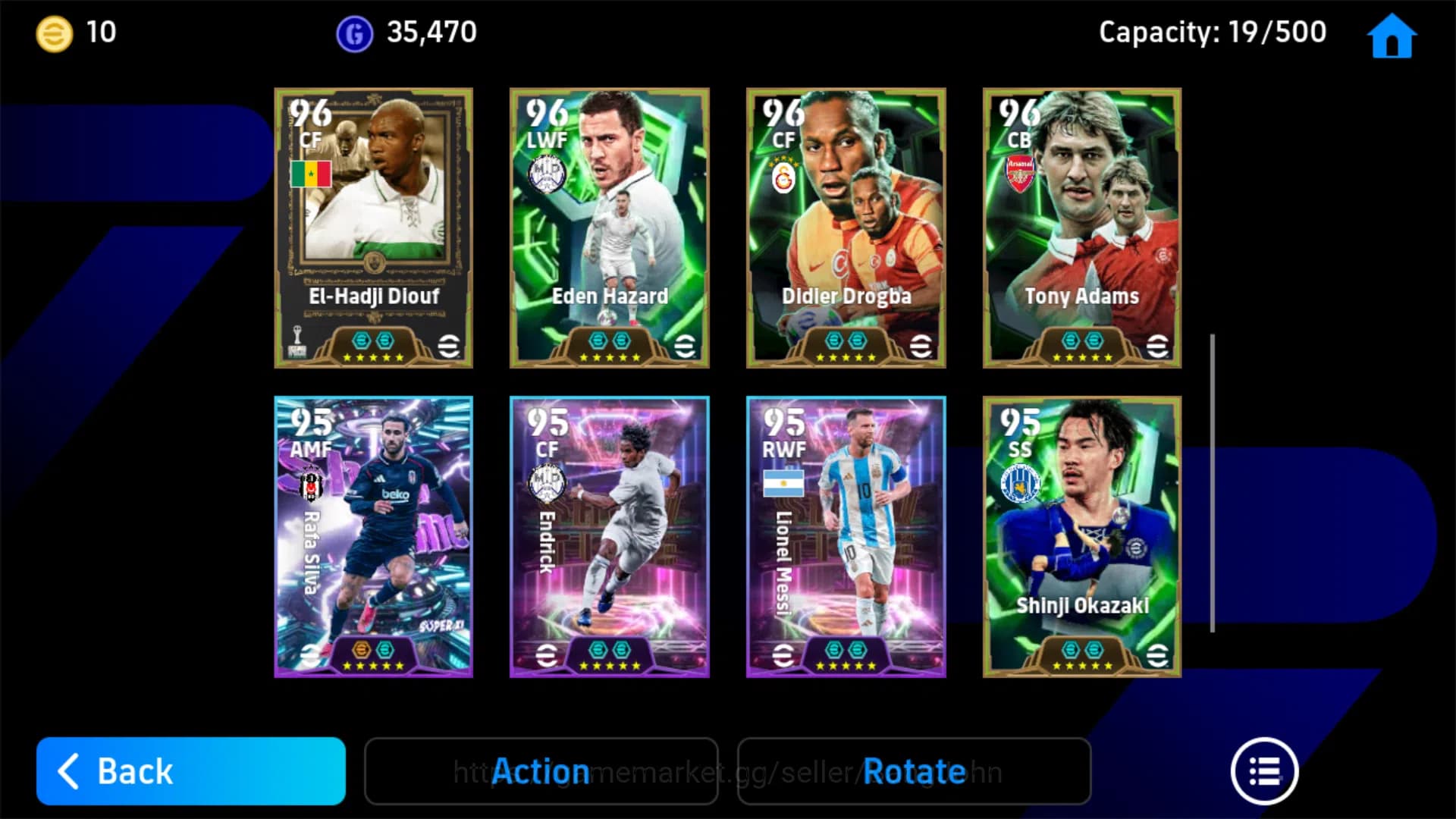
Task: Click the Argentina flag on Lionel Messi
Action: point(786,481)
